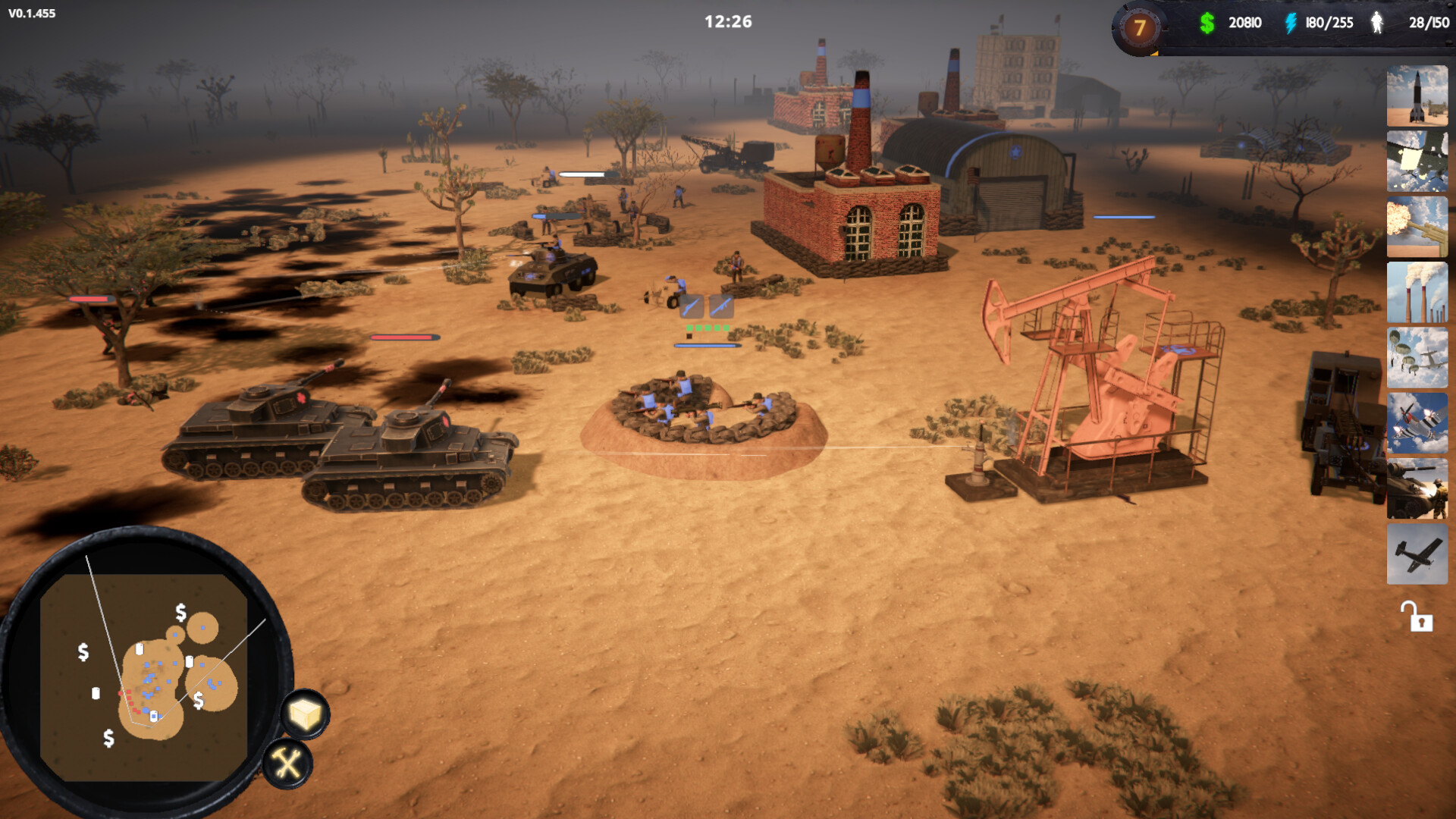Viewport: 1456px width, 819px height.
Task: Click the version label V0.1.455
Action: click(x=30, y=13)
